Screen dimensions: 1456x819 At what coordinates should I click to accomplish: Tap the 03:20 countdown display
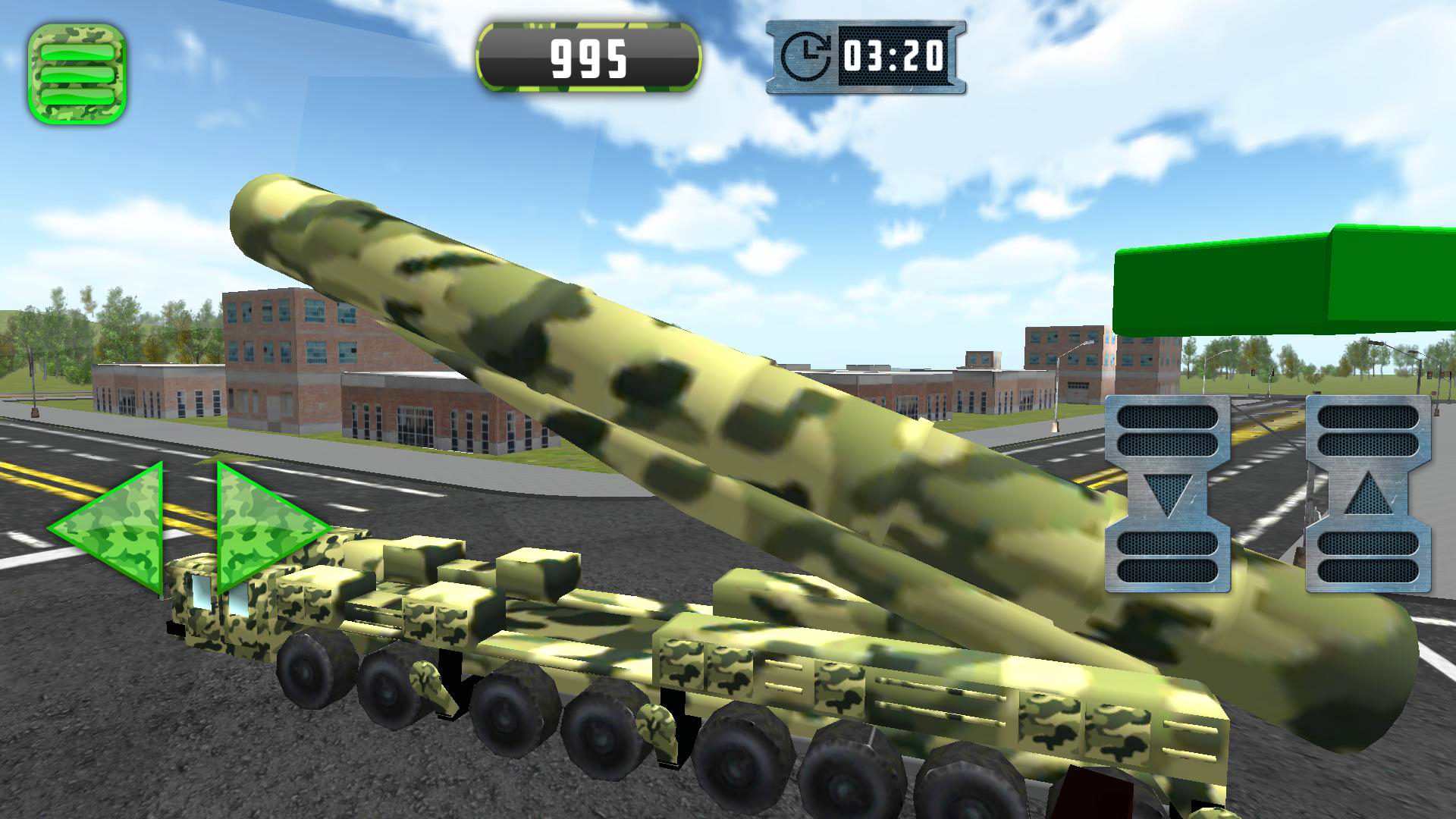pyautogui.click(x=895, y=56)
